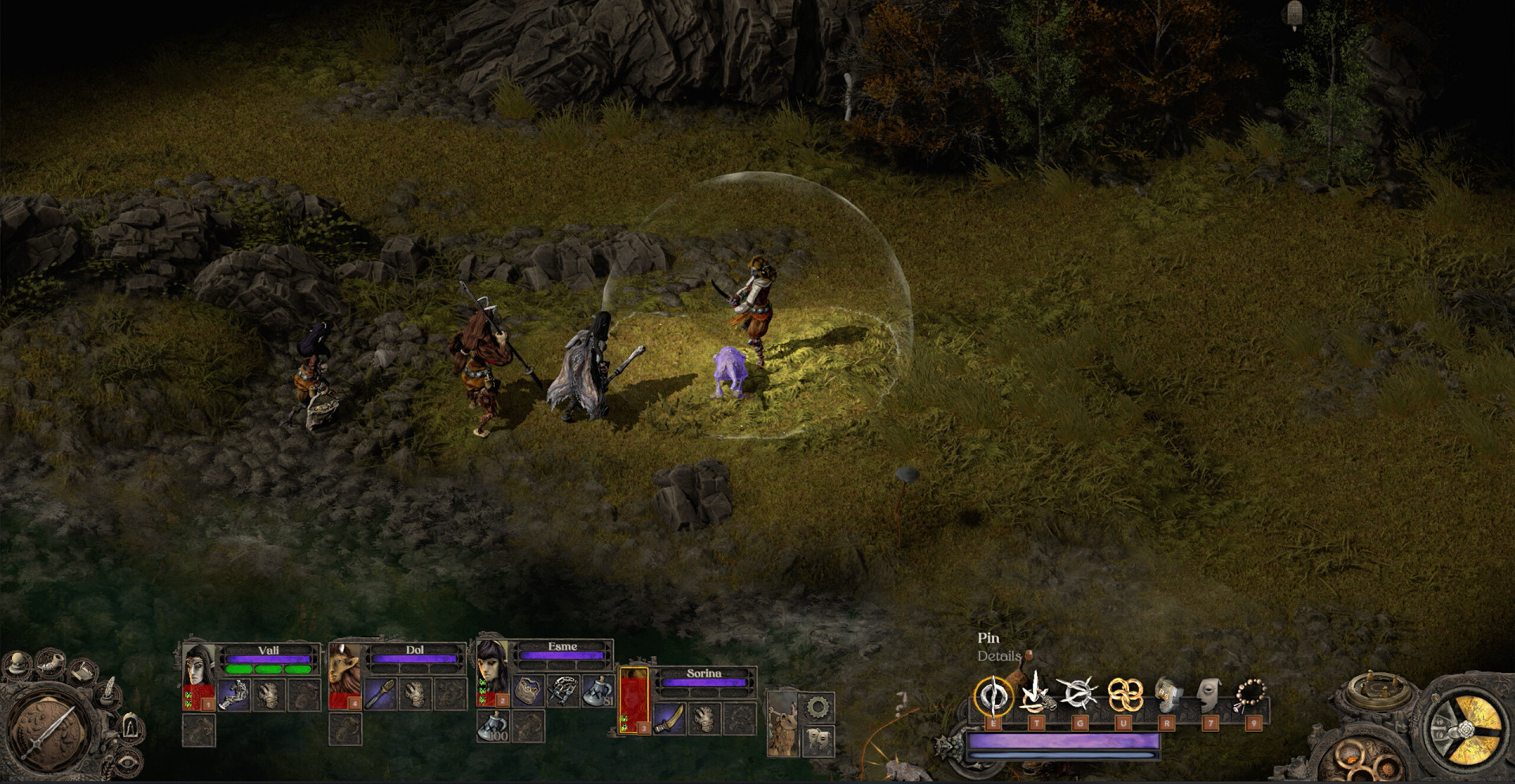Activate the bone spikes and toad ability
Viewport: 1515px width, 784px height.
(x=1036, y=694)
